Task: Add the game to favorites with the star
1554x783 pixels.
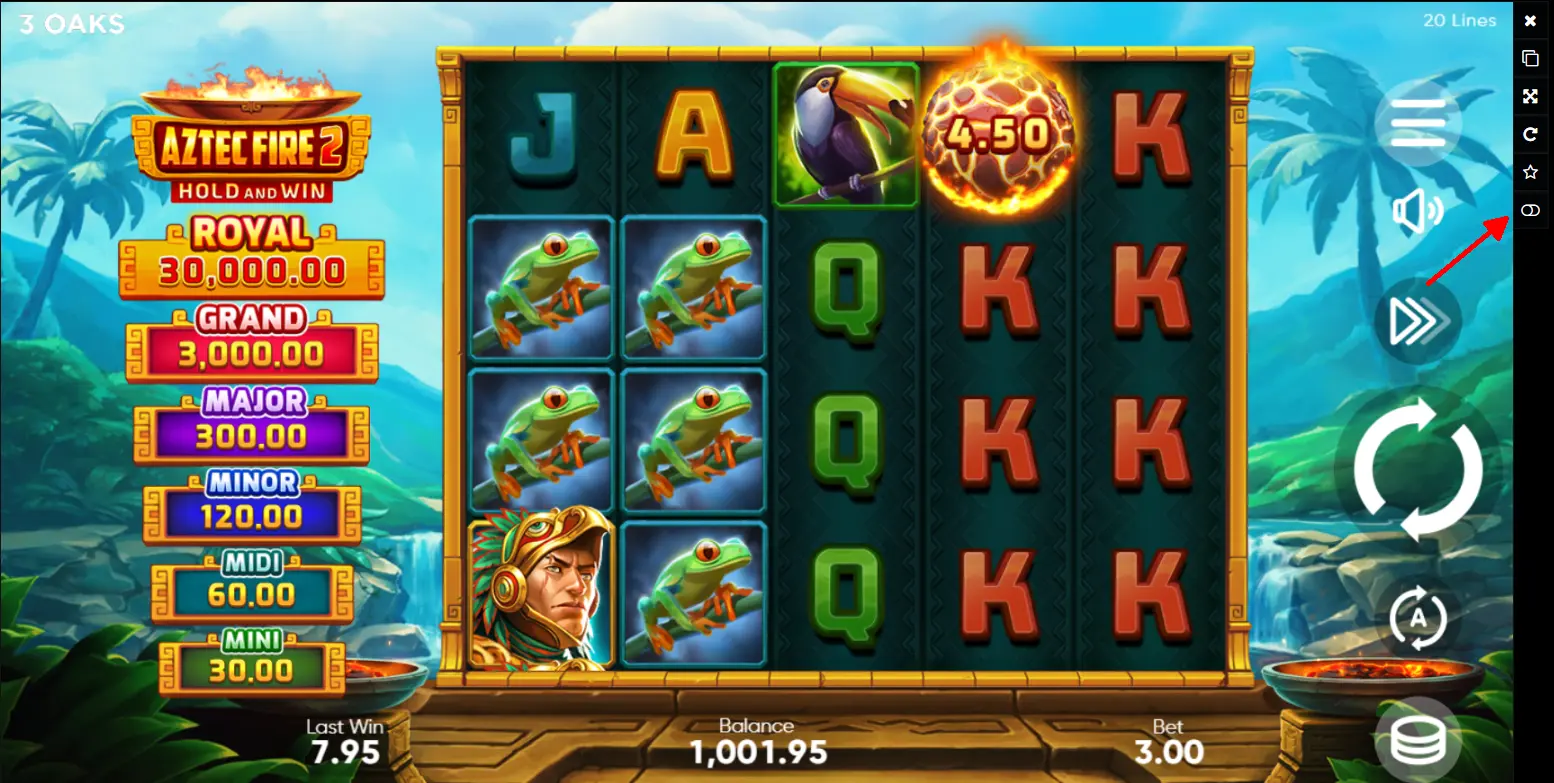Action: click(1530, 172)
